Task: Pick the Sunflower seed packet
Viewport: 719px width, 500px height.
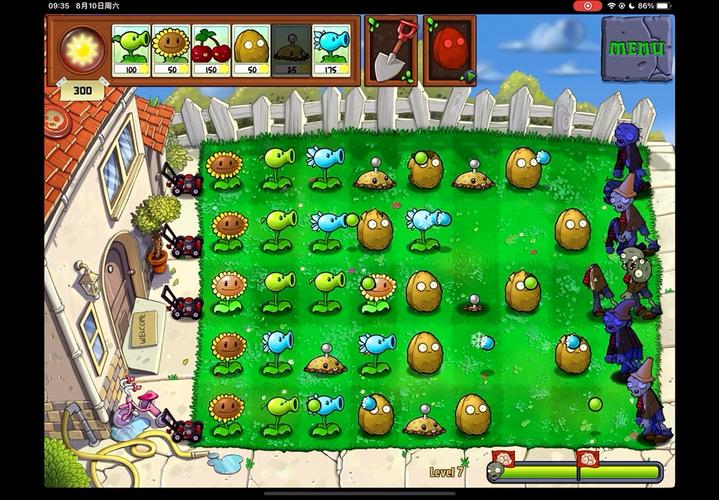Action: pos(171,51)
